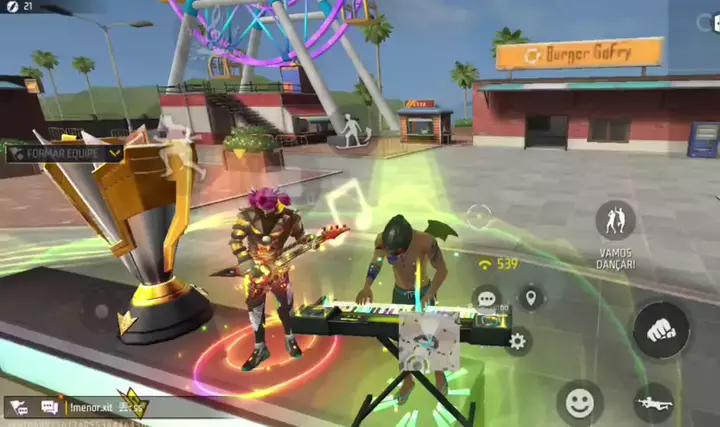
Task: Tap the Vamos Dançar dance button
Action: tap(616, 220)
